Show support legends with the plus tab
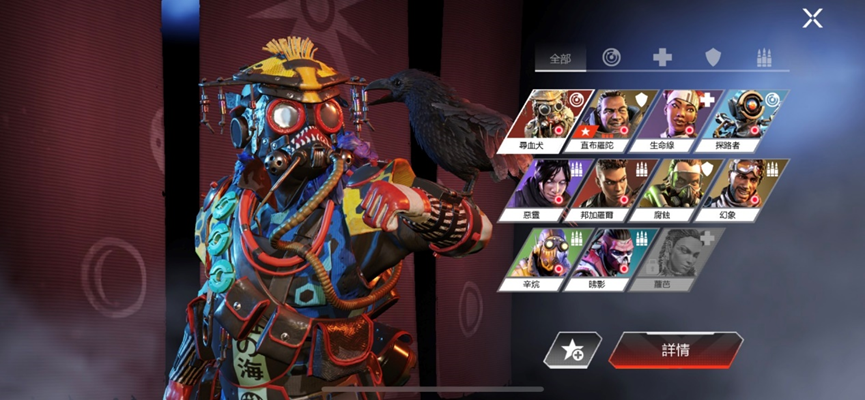This screenshot has width=865, height=400. pos(662,58)
